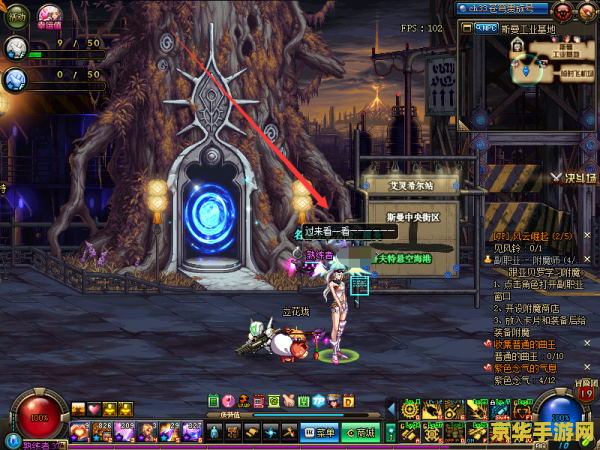600x450 pixels.
Task: Click the heart icon above the hotbar
Action: click(x=94, y=409)
